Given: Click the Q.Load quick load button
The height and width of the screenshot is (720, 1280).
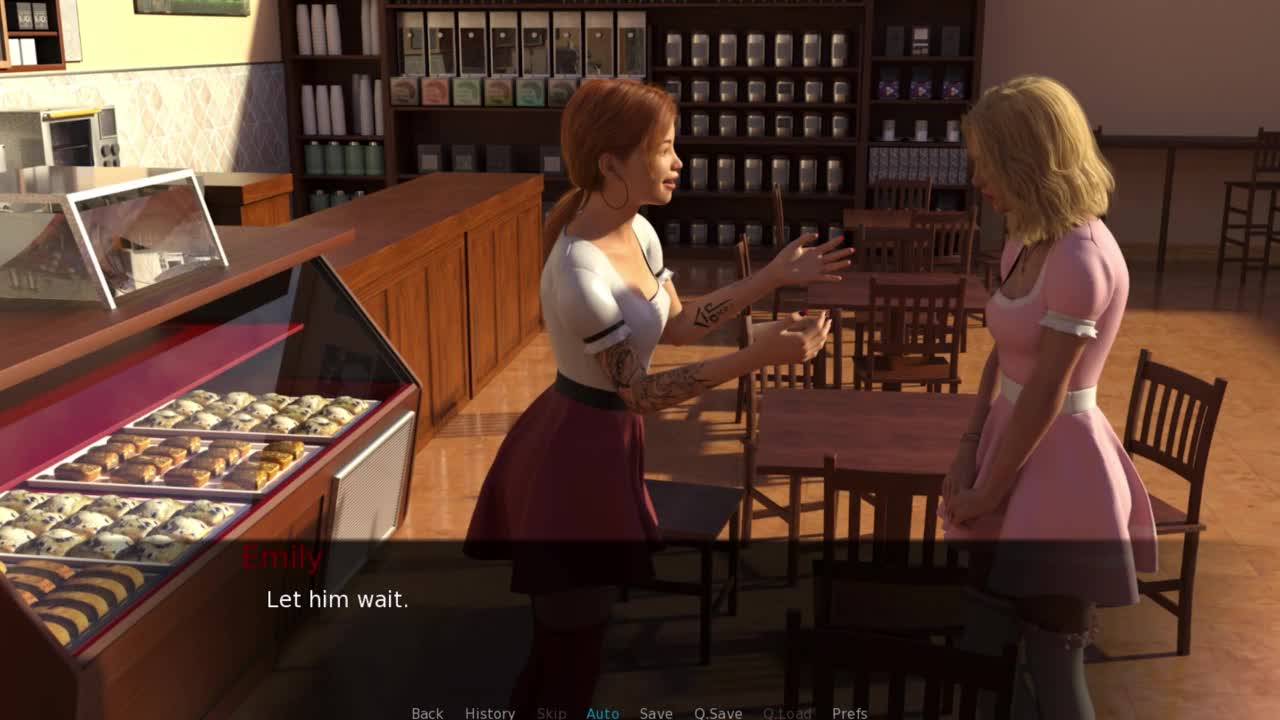Looking at the screenshot, I should coord(787,713).
